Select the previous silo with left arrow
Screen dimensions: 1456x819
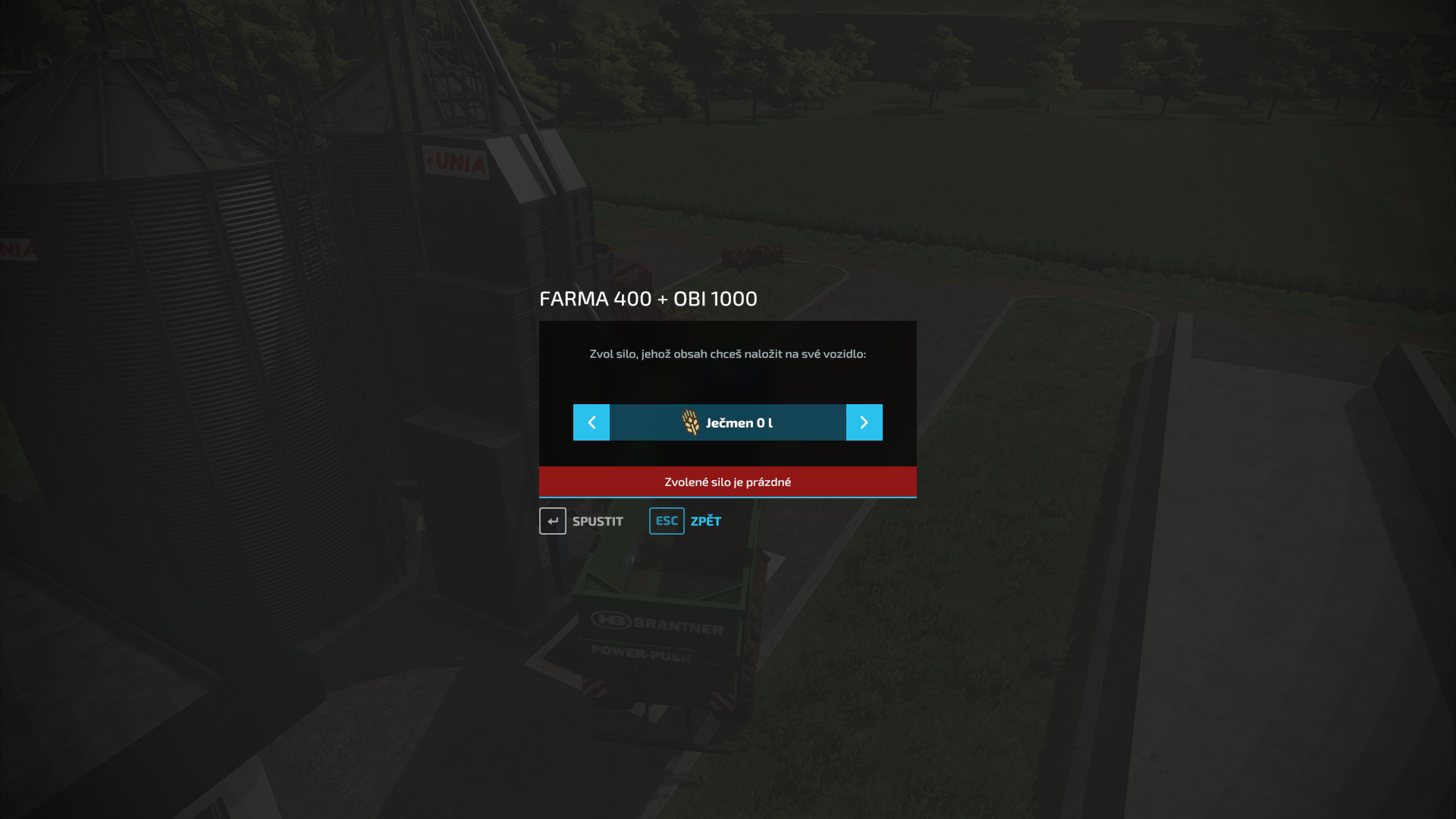[591, 422]
